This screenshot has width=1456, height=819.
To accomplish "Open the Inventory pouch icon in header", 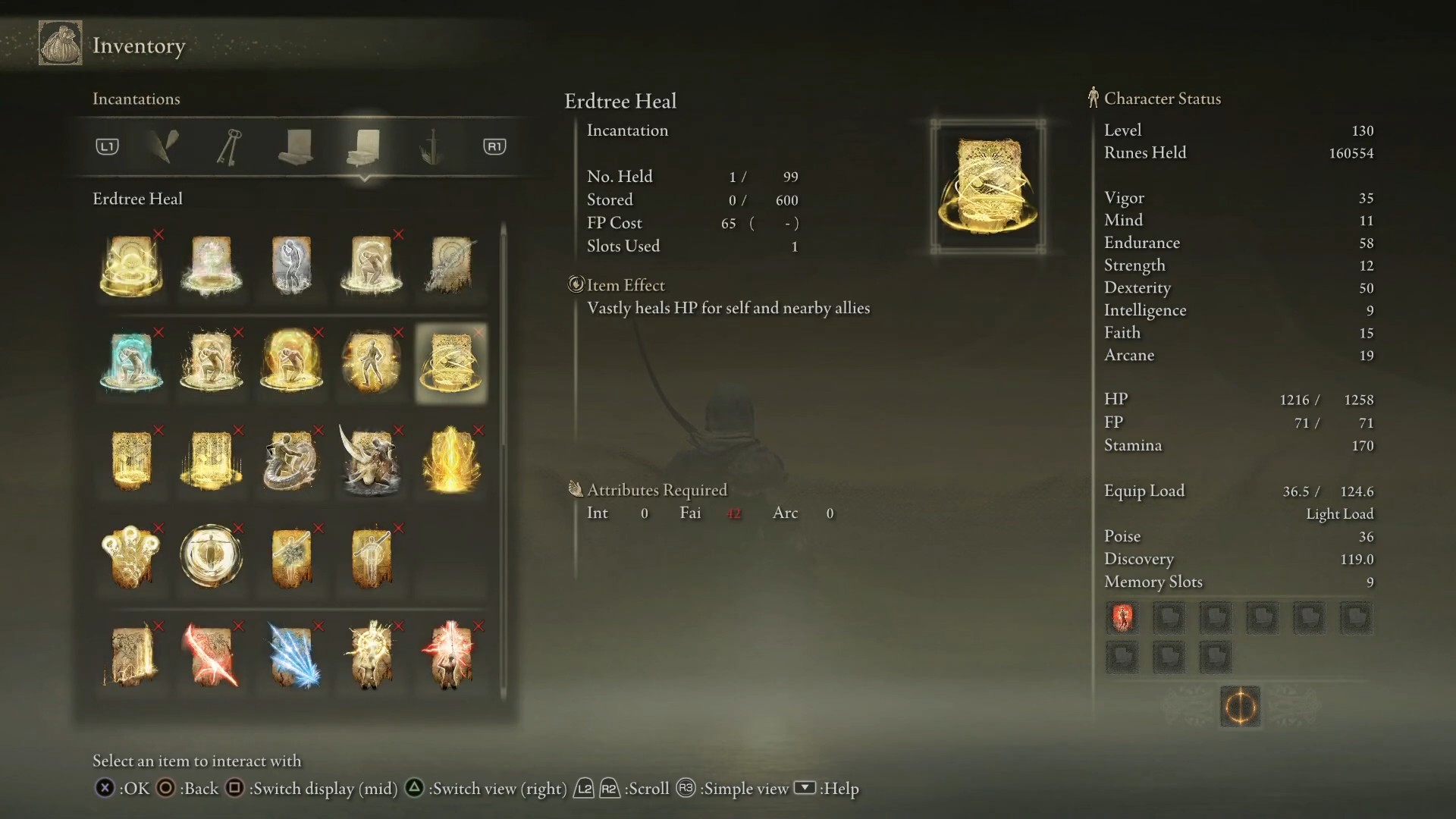I will click(x=61, y=43).
